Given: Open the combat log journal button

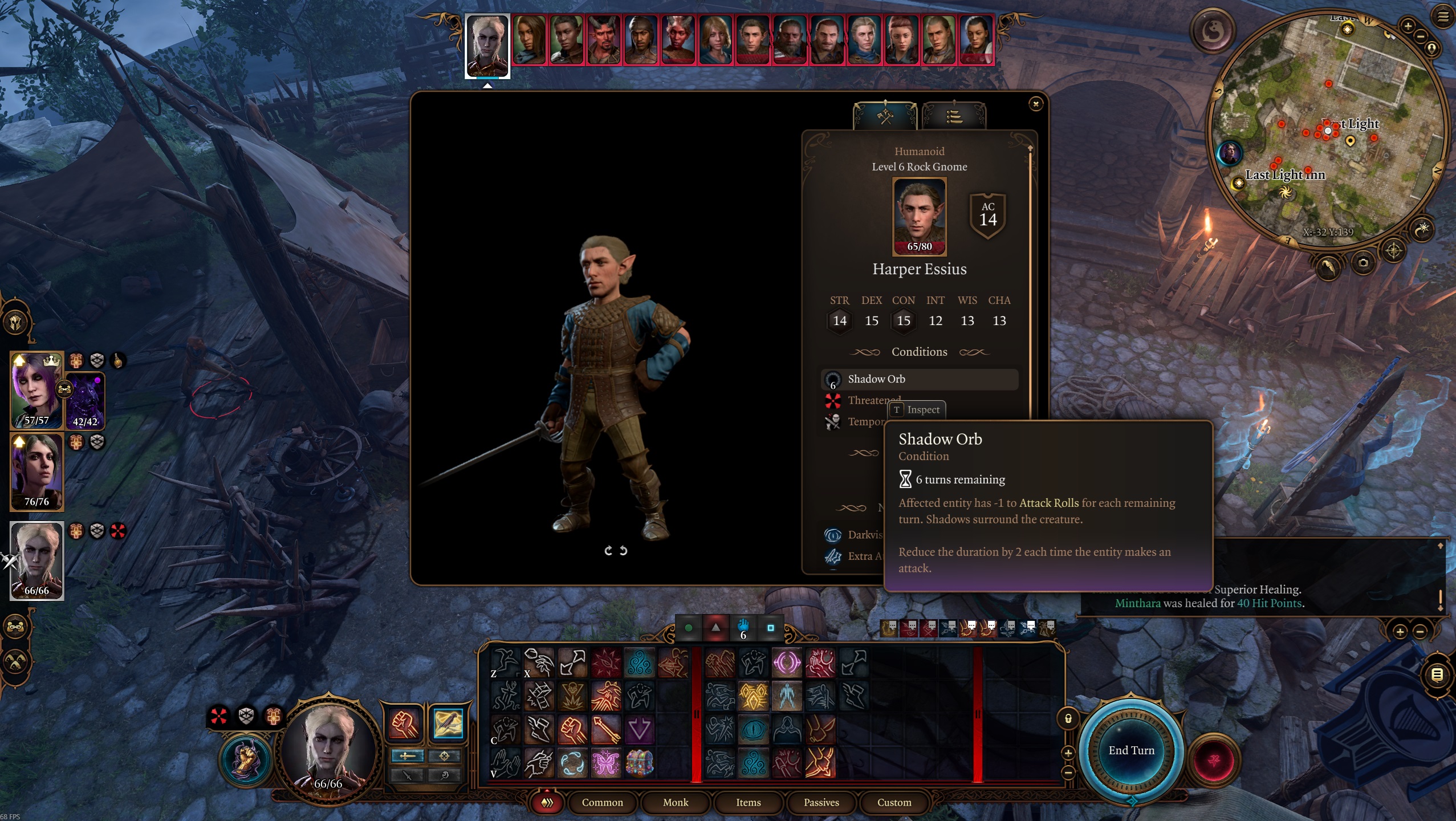Looking at the screenshot, I should coord(1437,675).
